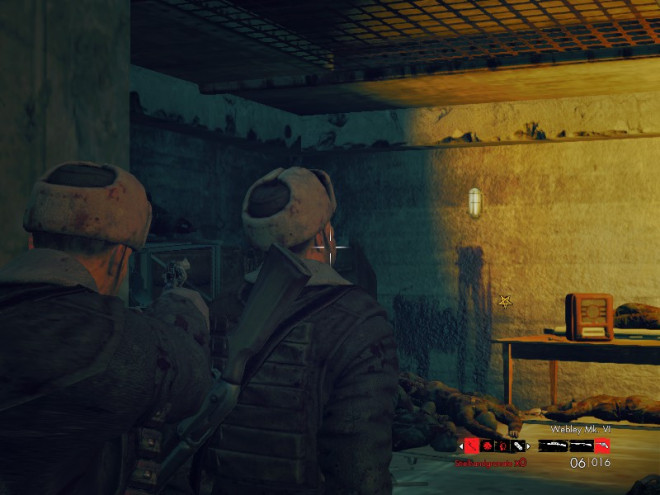Click the right arrow of the item selector

click(x=528, y=446)
